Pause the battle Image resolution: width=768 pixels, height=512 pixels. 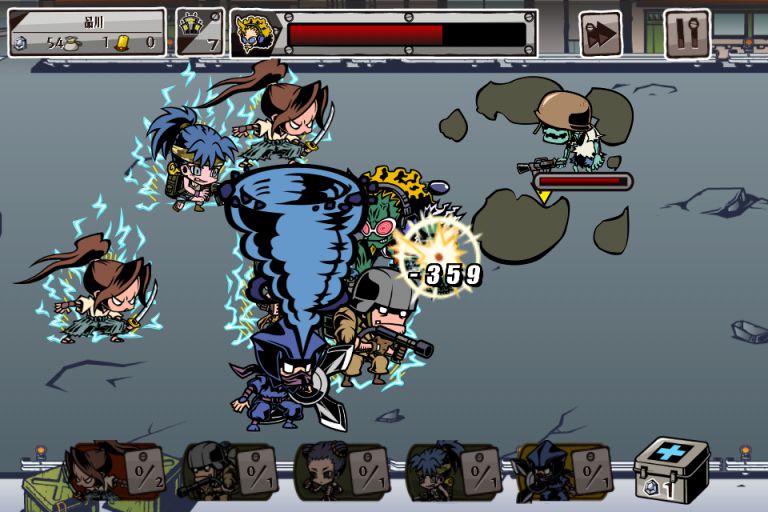pos(687,34)
